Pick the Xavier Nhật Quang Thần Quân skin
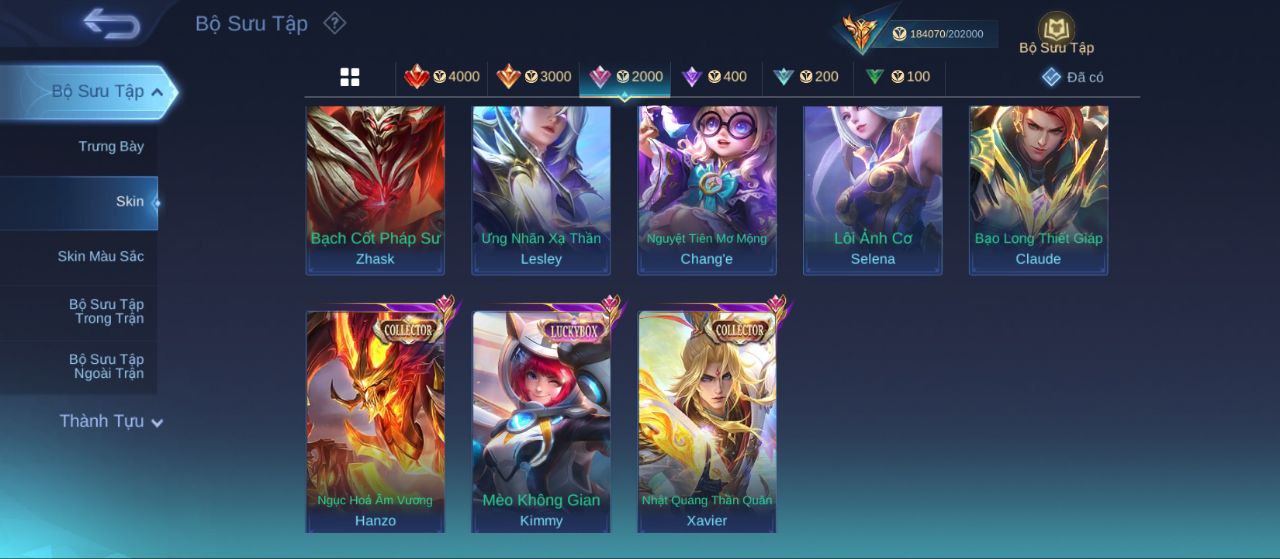The width and height of the screenshot is (1280, 559). point(707,422)
